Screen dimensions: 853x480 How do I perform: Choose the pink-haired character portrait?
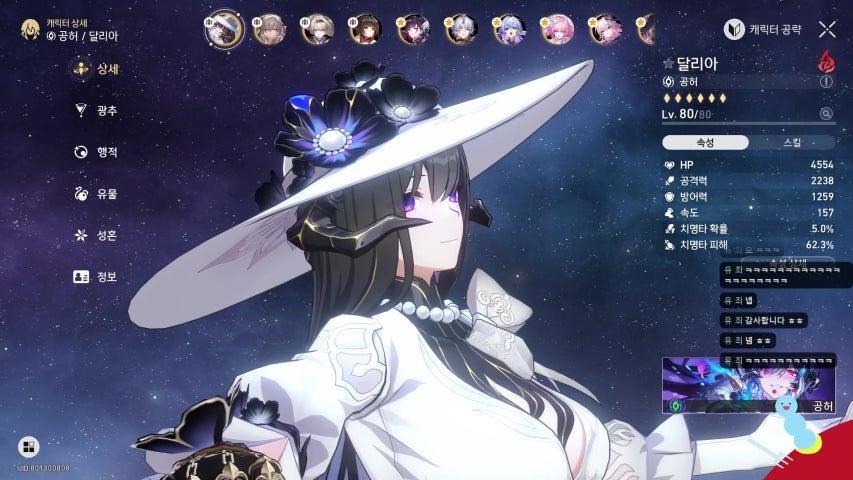[555, 30]
